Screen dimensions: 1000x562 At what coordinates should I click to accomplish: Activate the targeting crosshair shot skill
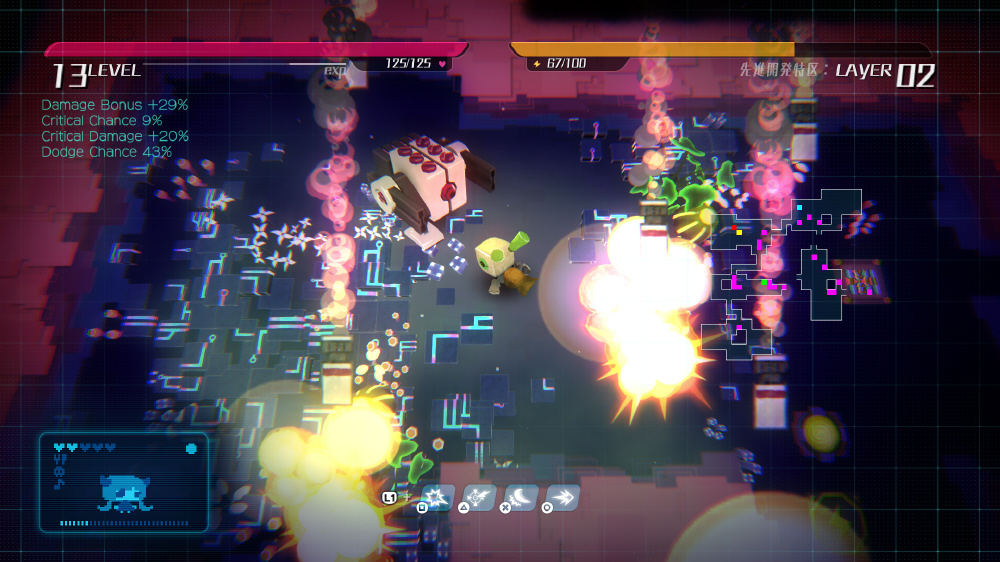tap(479, 497)
